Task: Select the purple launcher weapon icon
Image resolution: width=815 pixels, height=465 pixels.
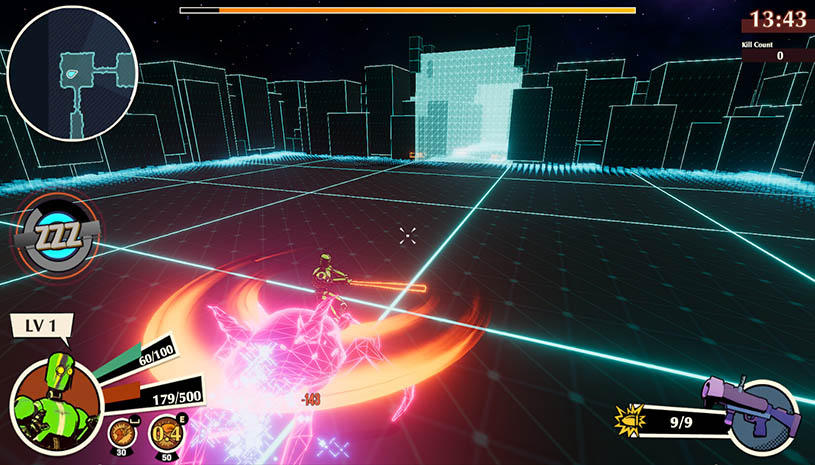Action: [x=758, y=413]
